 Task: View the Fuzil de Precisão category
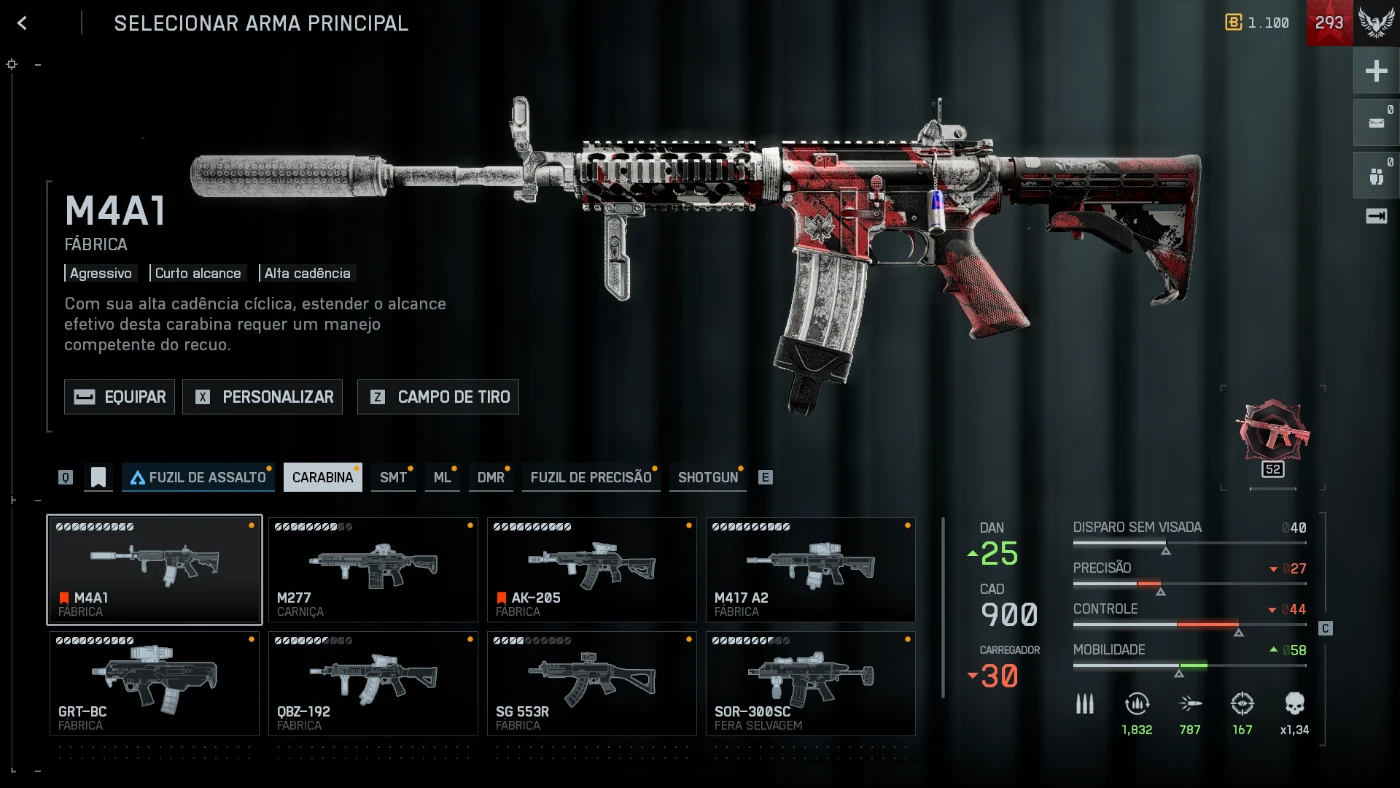coord(590,477)
